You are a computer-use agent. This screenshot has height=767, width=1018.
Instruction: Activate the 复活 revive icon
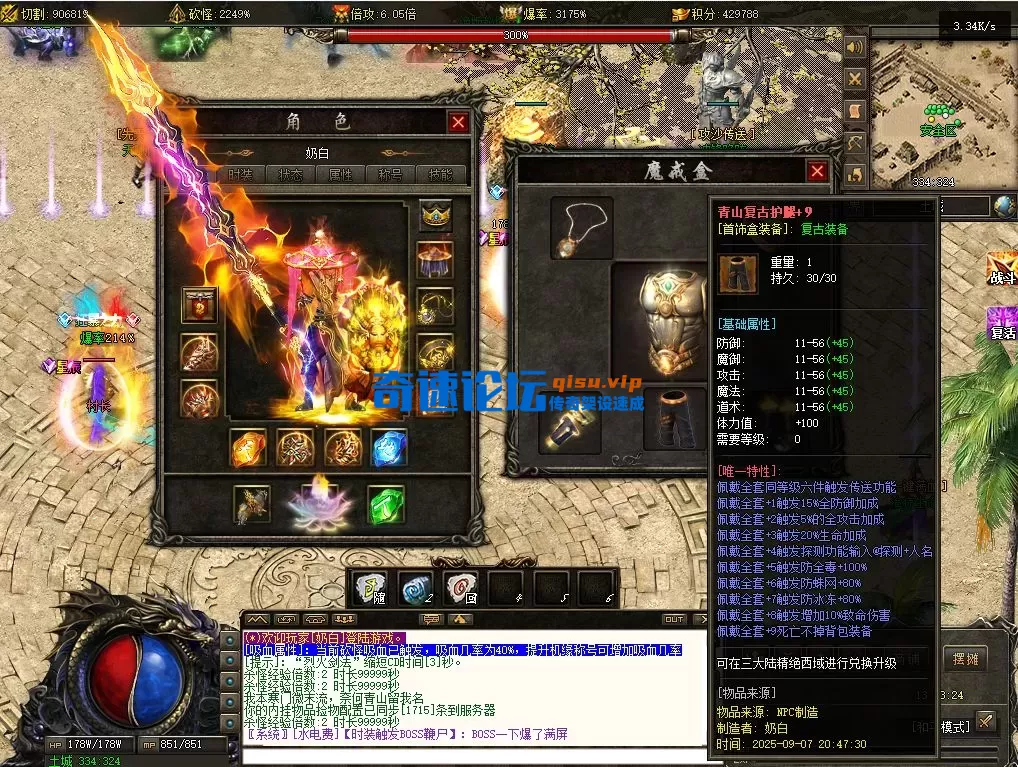click(x=1001, y=324)
